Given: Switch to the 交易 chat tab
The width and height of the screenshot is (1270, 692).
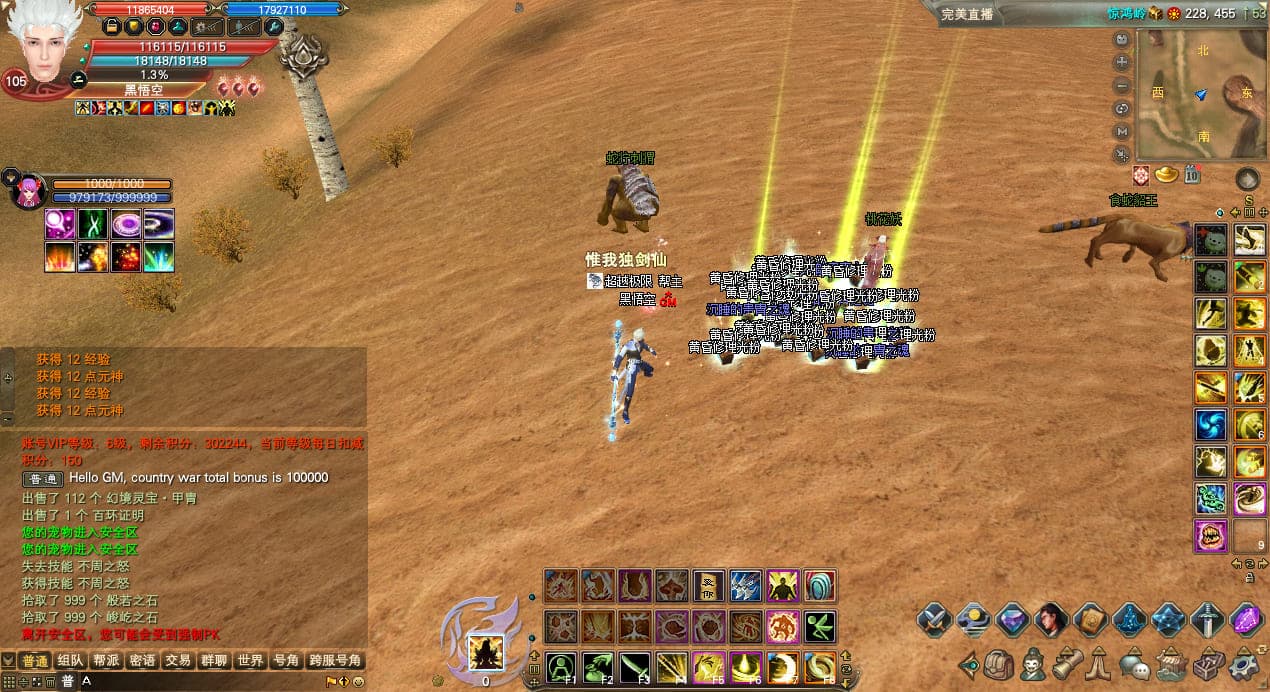Looking at the screenshot, I should click(178, 661).
